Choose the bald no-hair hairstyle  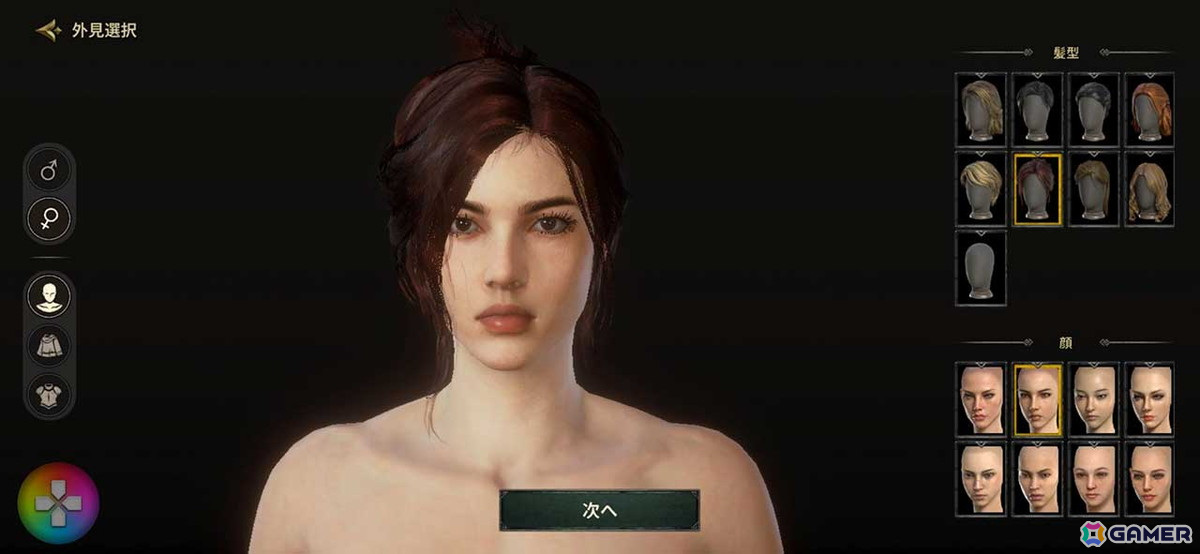[x=981, y=267]
